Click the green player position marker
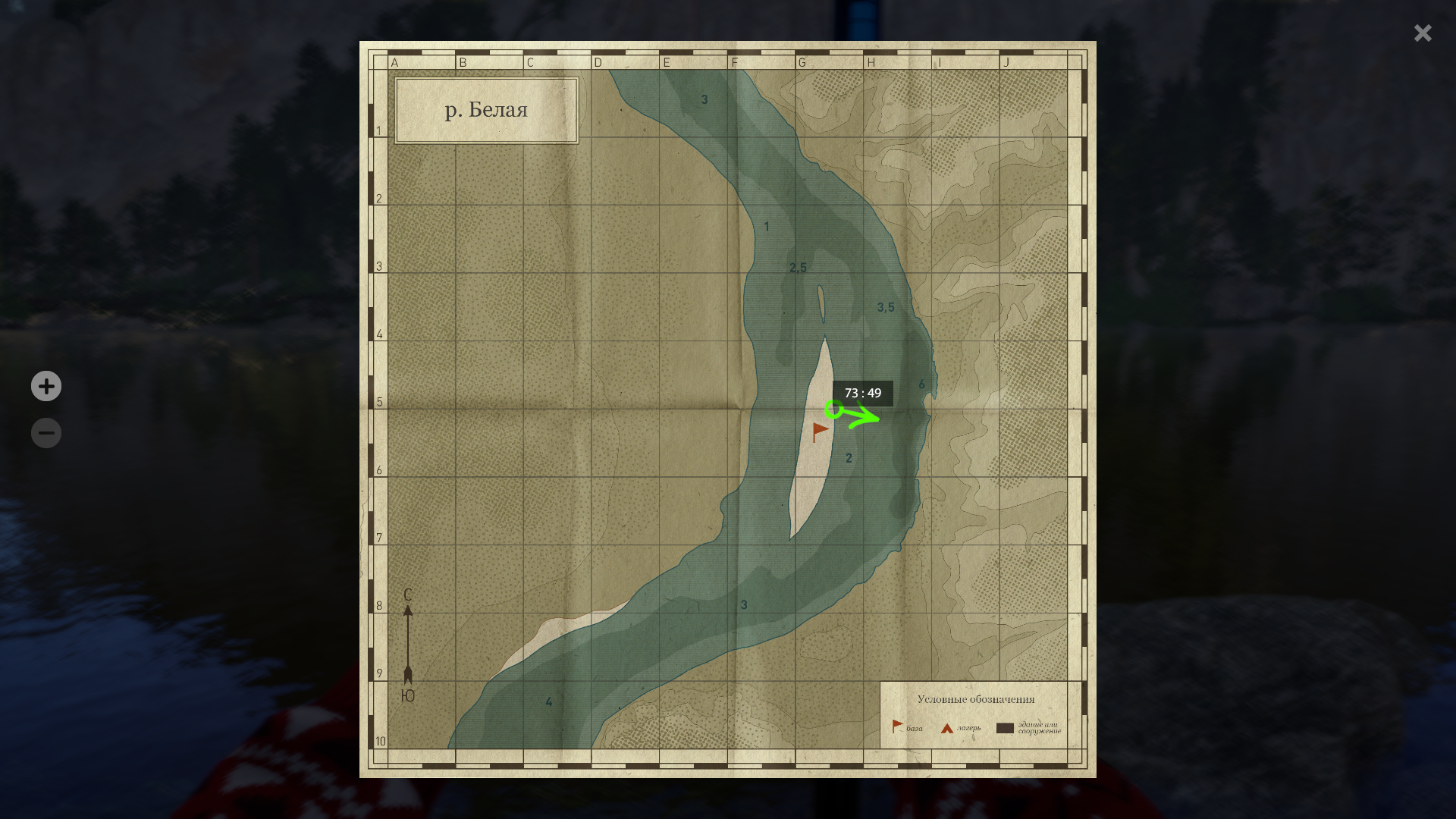The height and width of the screenshot is (819, 1456). 833,410
